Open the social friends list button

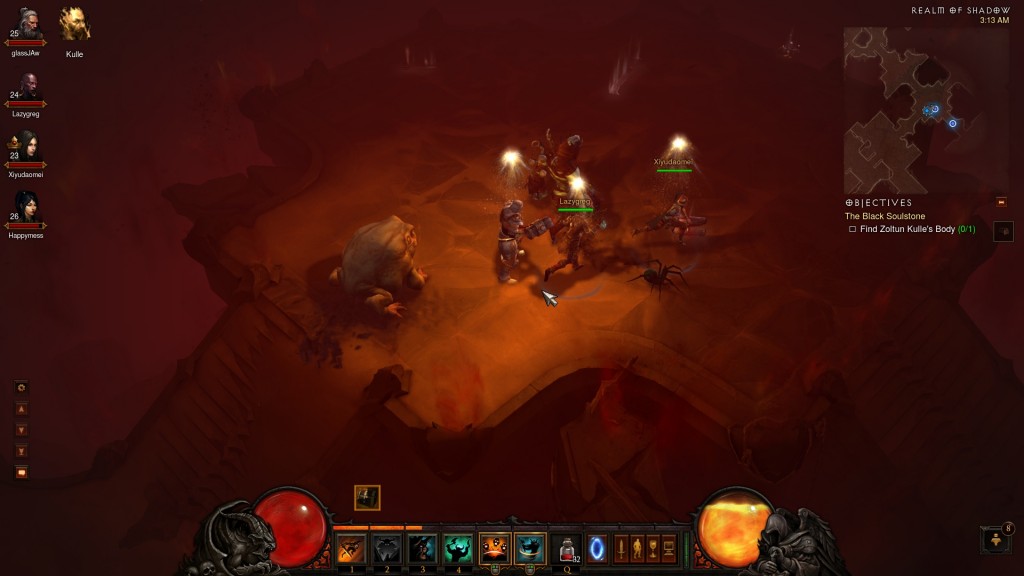996,540
